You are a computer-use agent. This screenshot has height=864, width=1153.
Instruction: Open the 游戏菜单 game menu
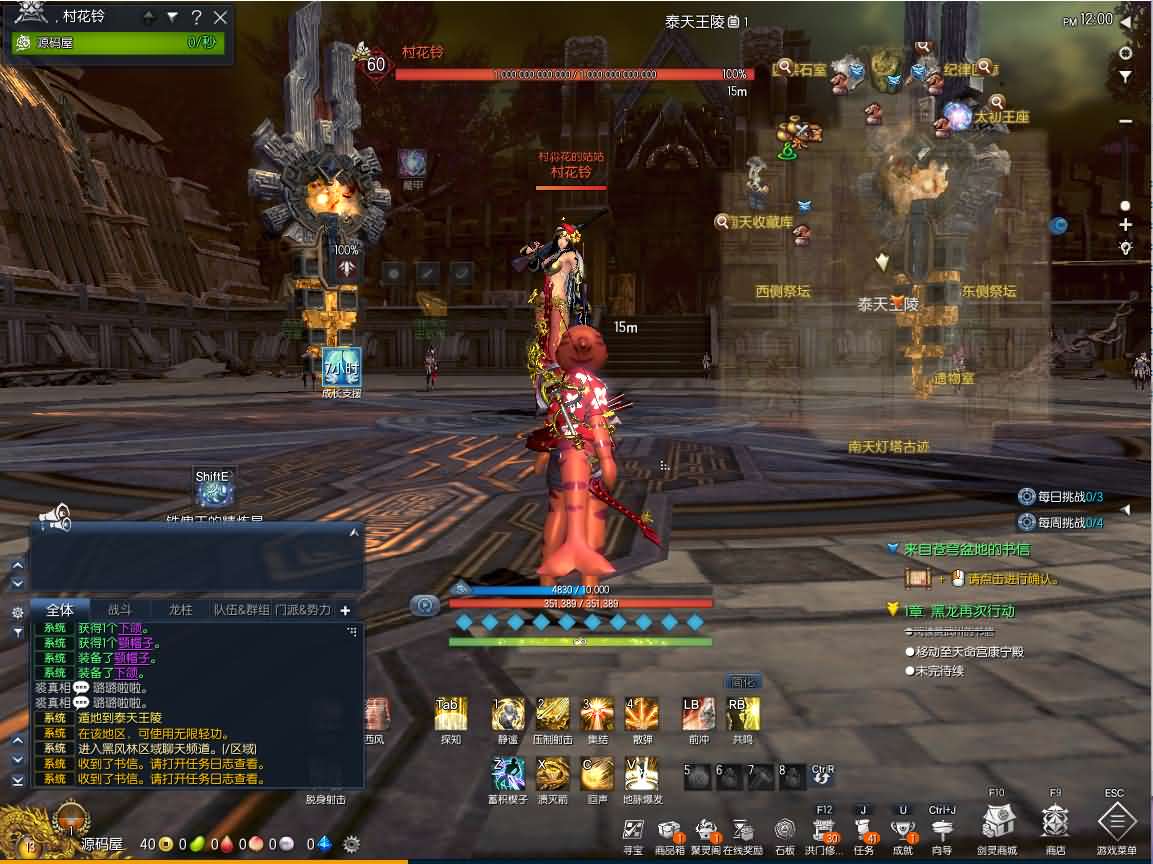(x=1116, y=824)
